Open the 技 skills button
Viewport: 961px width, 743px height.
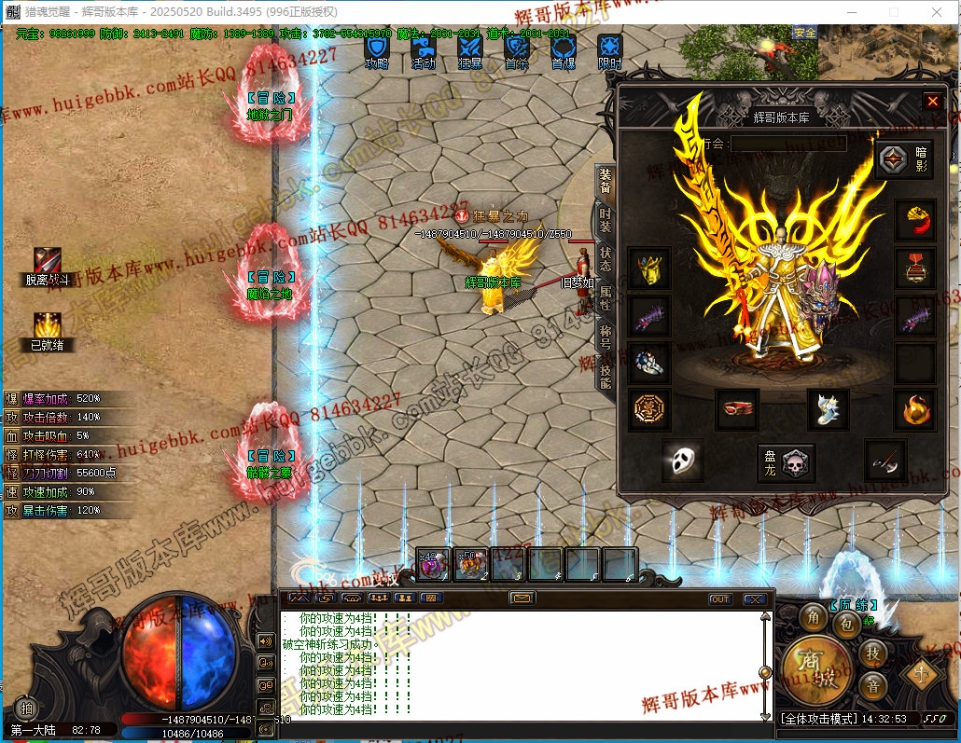pos(873,653)
